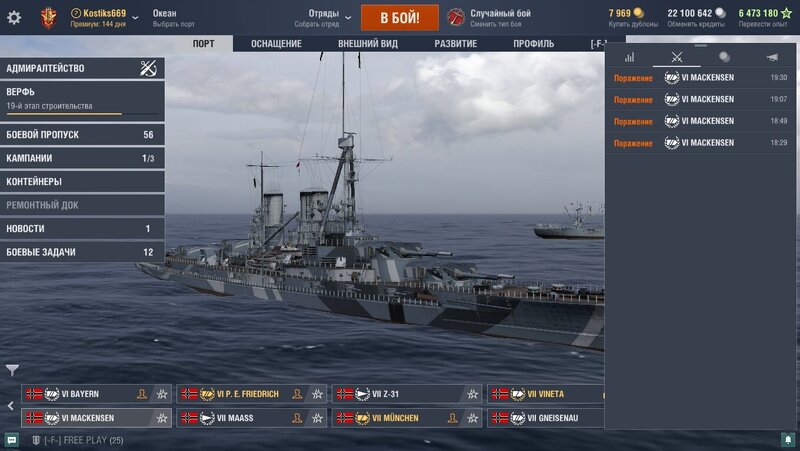800x451 pixels.
Task: Open the БОЕВОЙ ПРОПУСК entry
Action: (x=82, y=135)
